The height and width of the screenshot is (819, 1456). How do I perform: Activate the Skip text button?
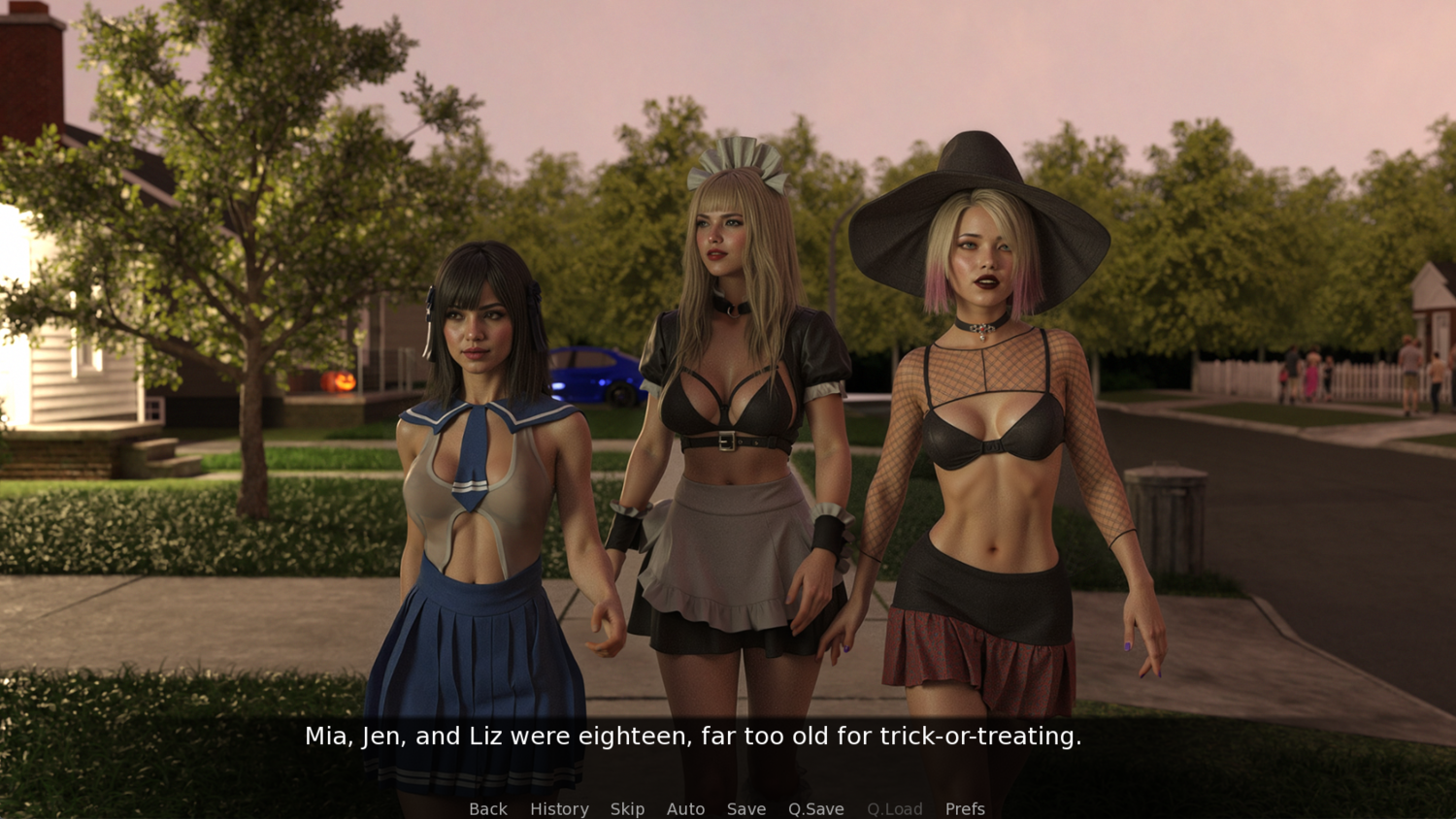627,808
